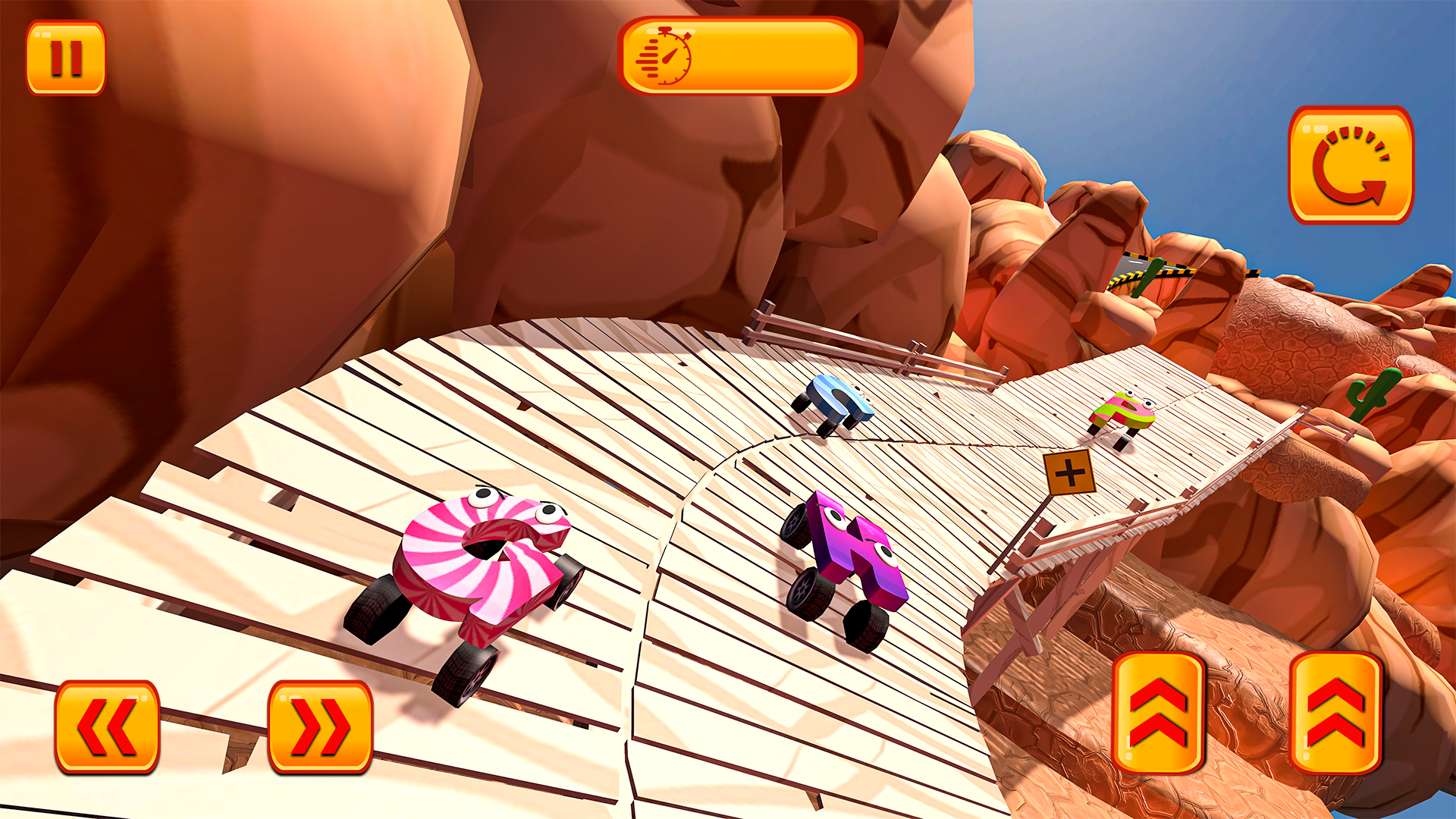The image size is (1456, 819).
Task: Click the yellow plus sign post
Action: [x=1072, y=472]
